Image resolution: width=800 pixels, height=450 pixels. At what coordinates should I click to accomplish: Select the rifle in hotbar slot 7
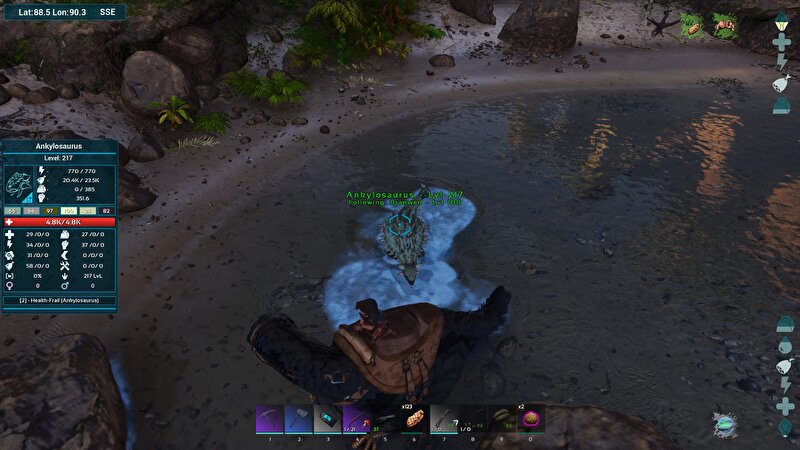[x=443, y=418]
